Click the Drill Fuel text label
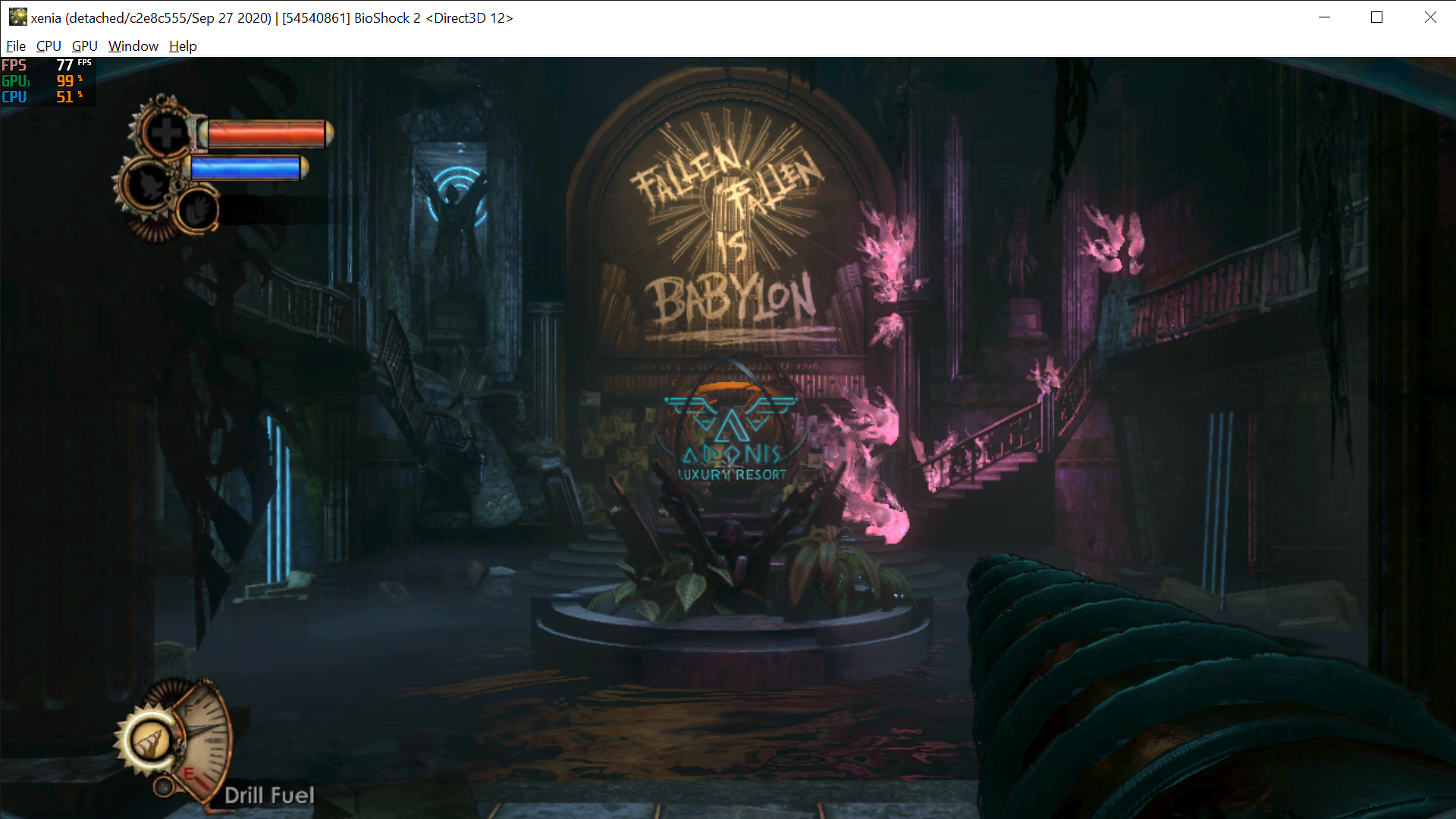This screenshot has height=819, width=1456. pos(270,795)
